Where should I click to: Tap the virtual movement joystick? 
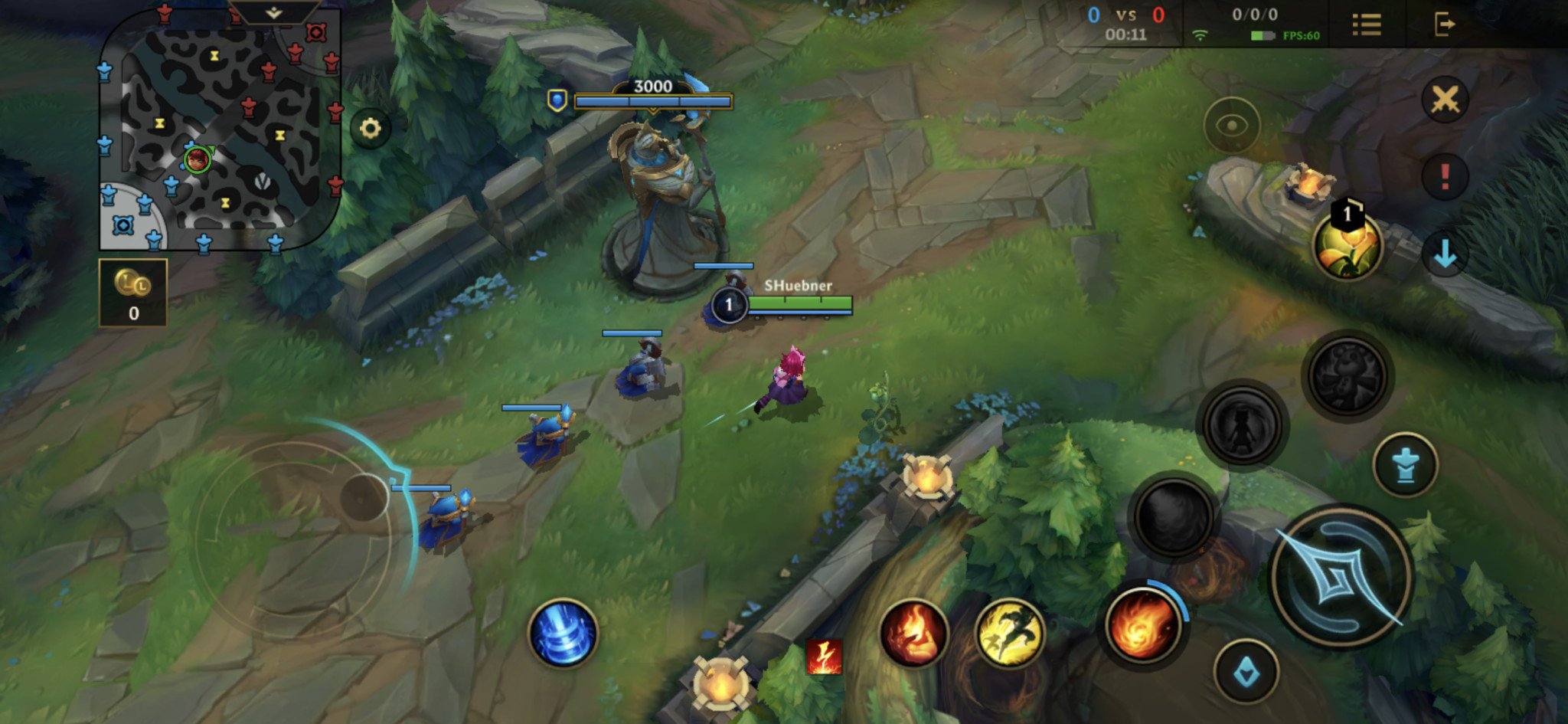tap(363, 498)
